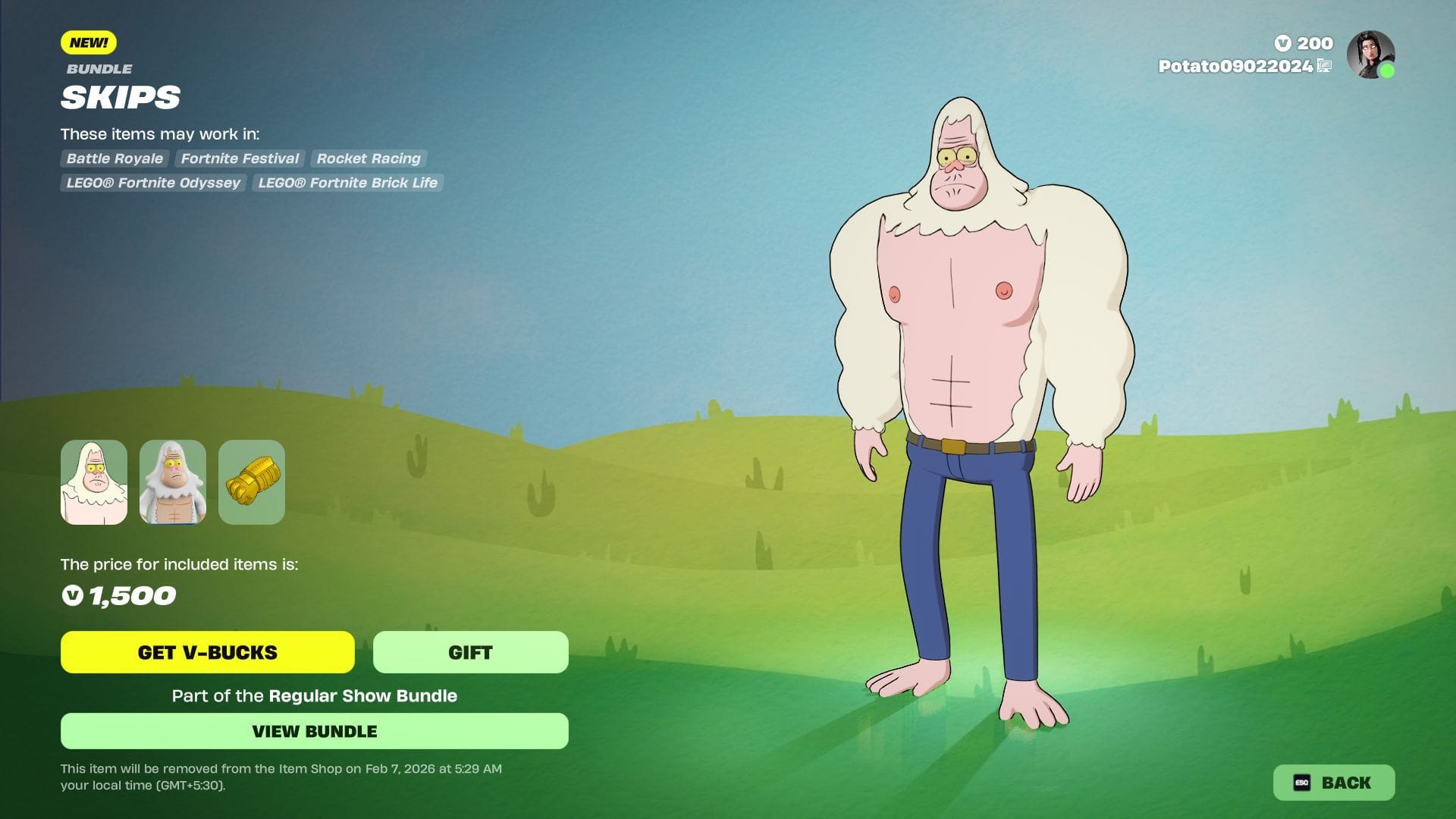Click the 200 V-Bucks balance
Screen dimensions: 1456x819
point(1304,43)
